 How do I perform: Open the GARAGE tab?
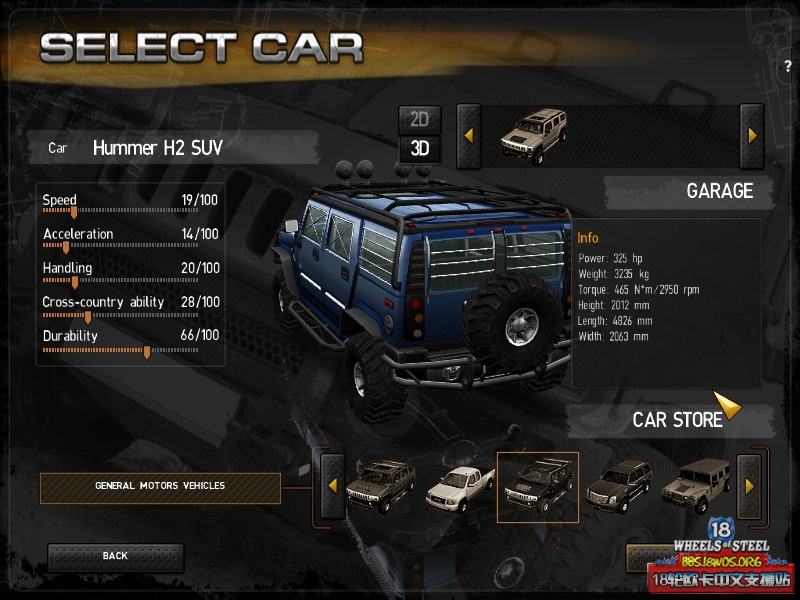[719, 191]
